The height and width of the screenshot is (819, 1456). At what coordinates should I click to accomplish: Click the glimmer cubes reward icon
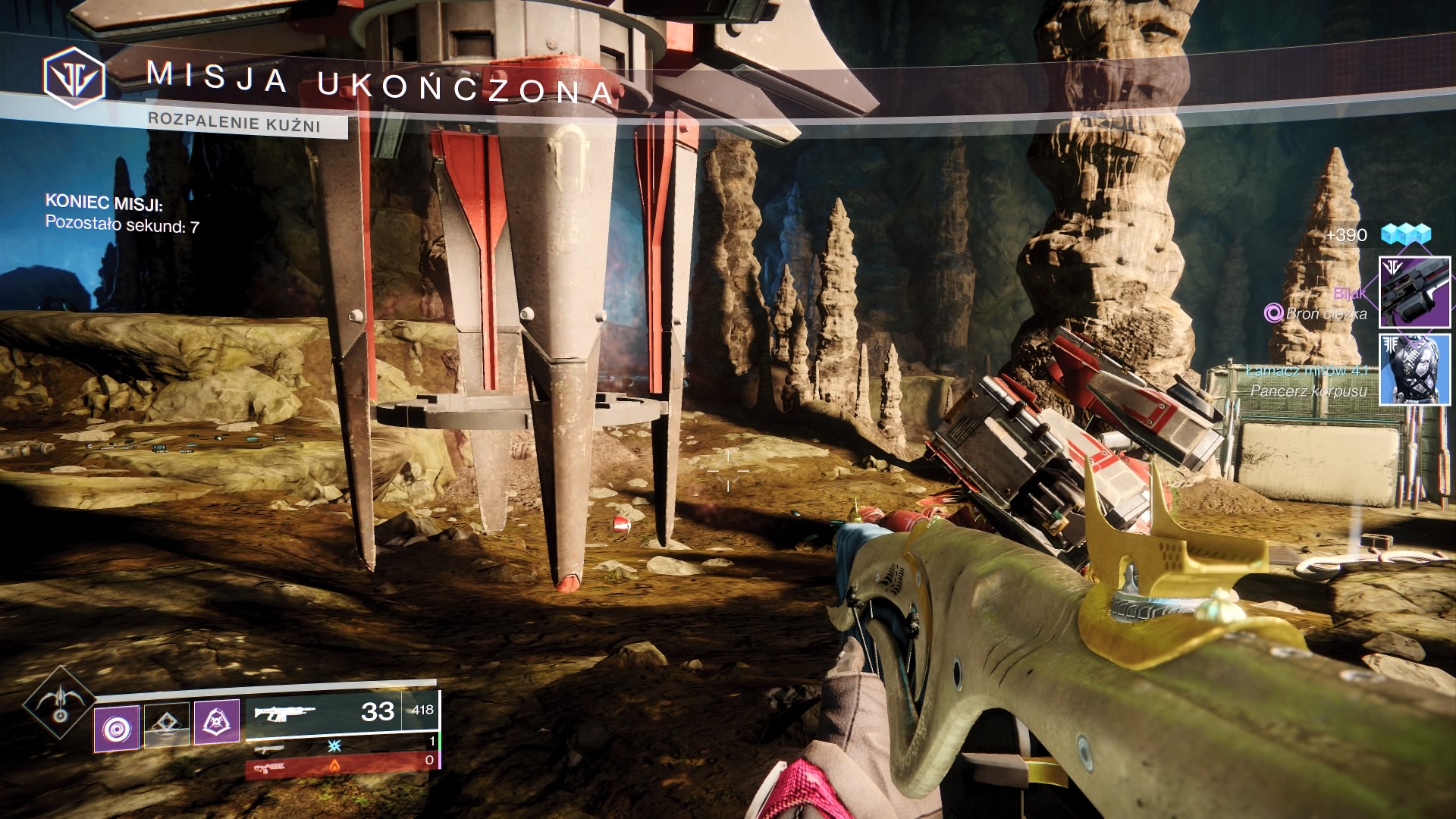[1405, 234]
